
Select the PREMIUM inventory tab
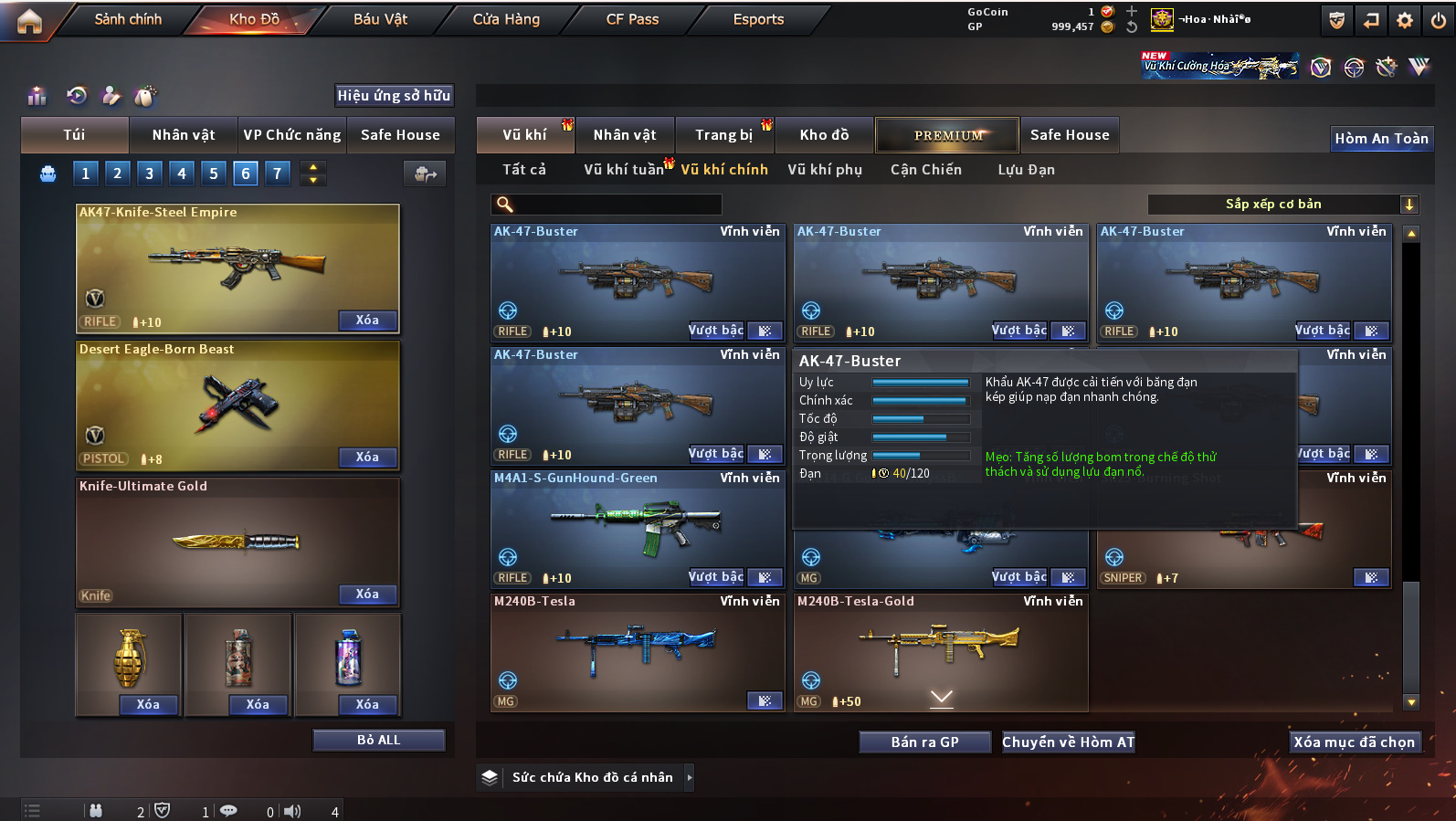coord(947,135)
